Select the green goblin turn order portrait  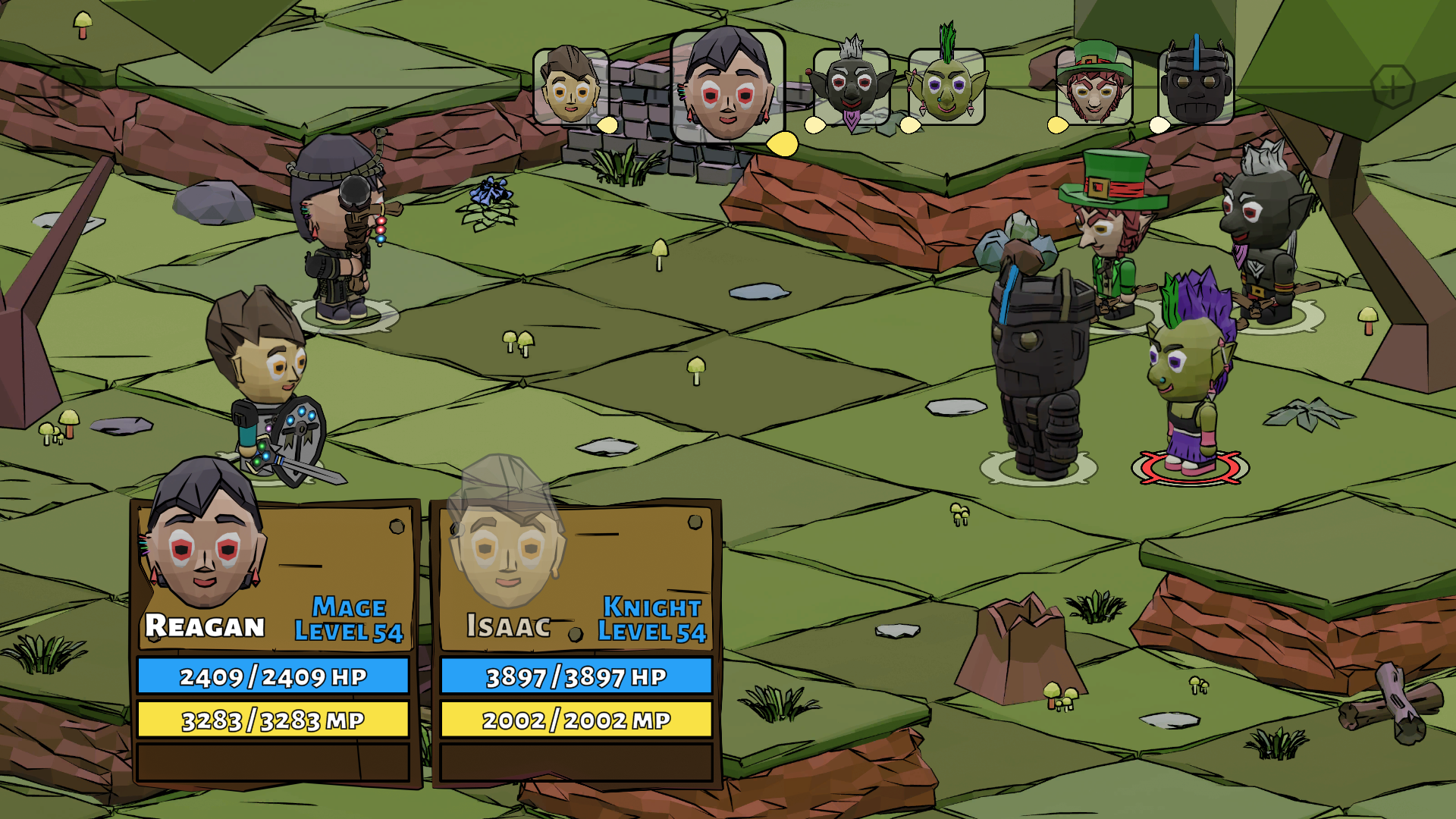[x=946, y=87]
